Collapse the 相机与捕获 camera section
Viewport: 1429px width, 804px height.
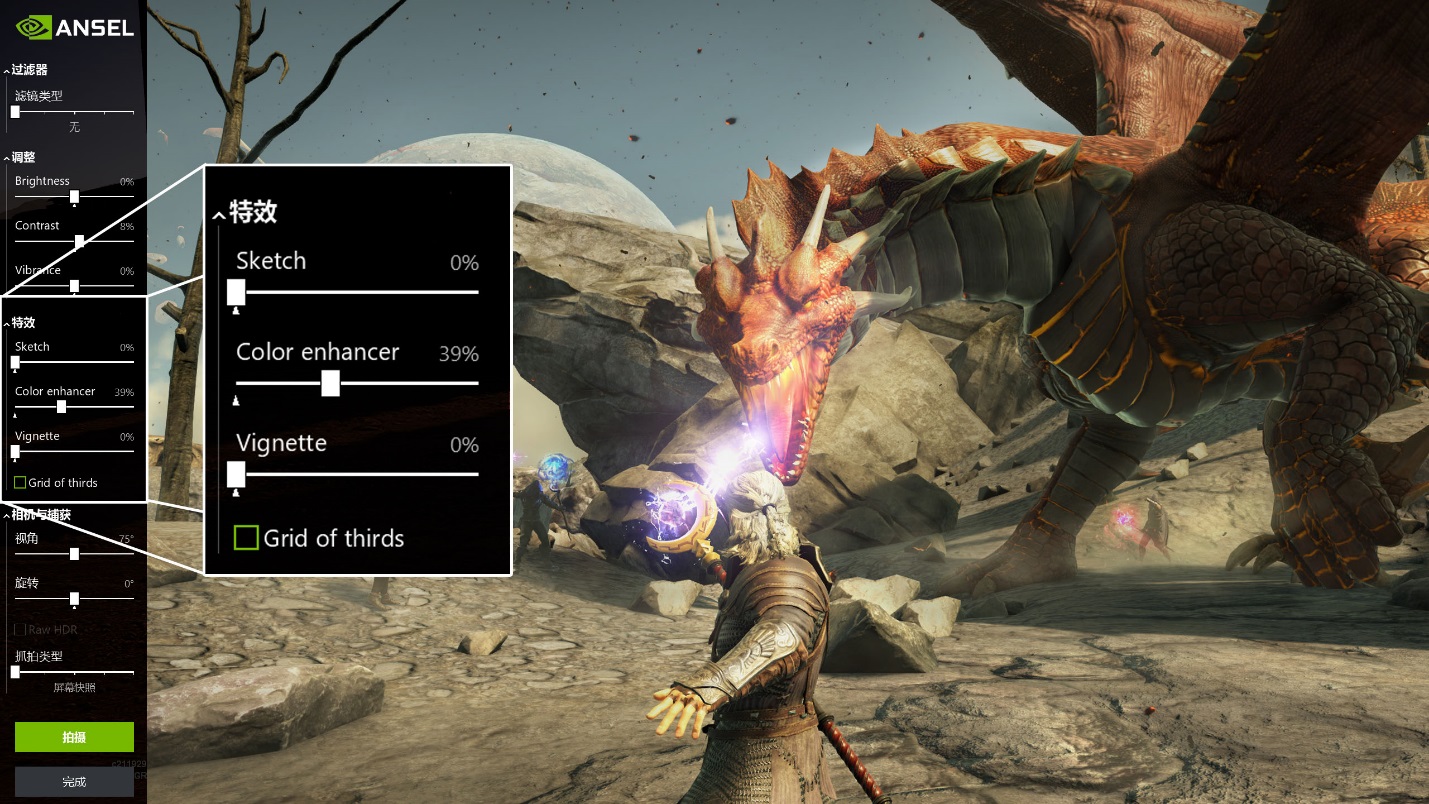pos(40,515)
